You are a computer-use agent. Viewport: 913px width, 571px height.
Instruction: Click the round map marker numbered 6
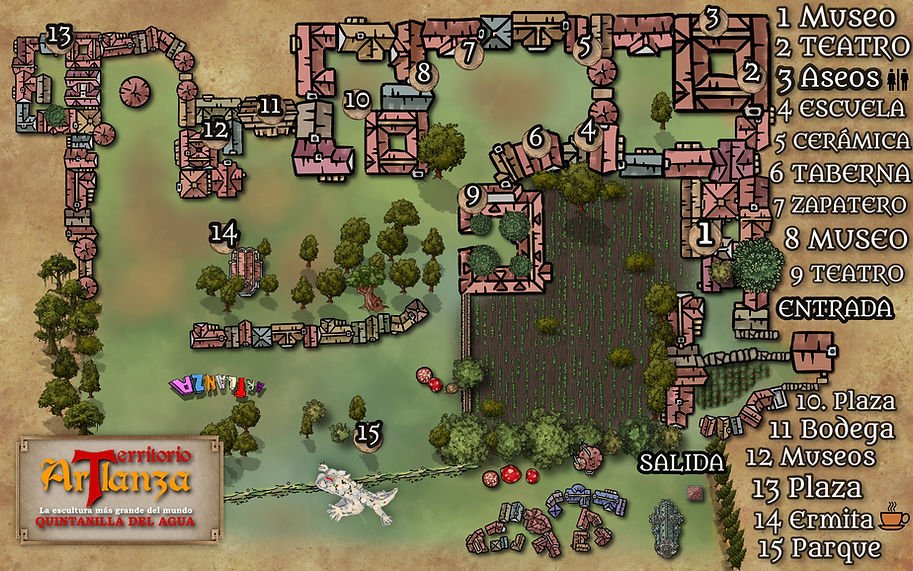[x=535, y=137]
